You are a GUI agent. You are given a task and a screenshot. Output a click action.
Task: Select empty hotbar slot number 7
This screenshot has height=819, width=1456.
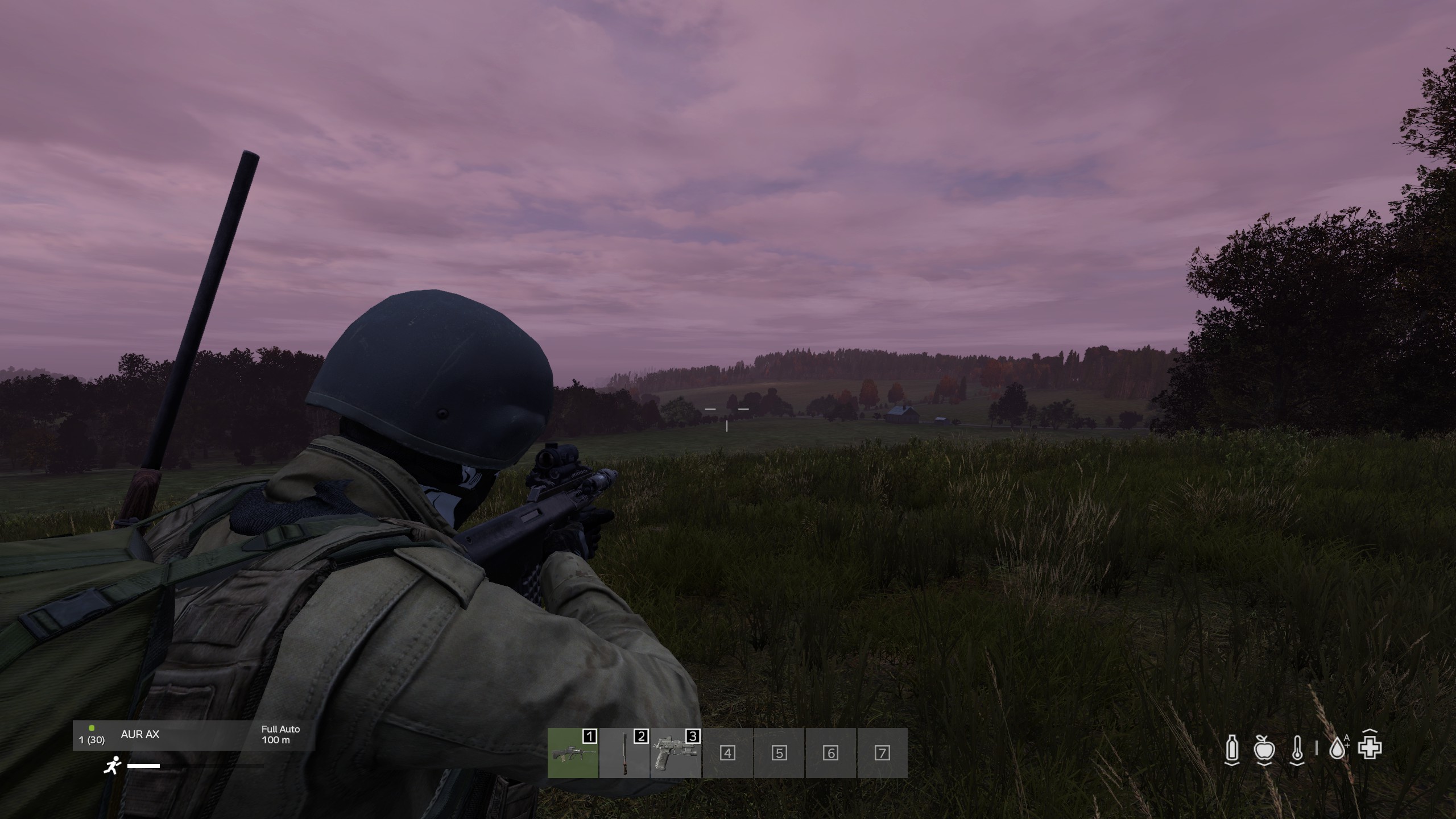click(882, 753)
